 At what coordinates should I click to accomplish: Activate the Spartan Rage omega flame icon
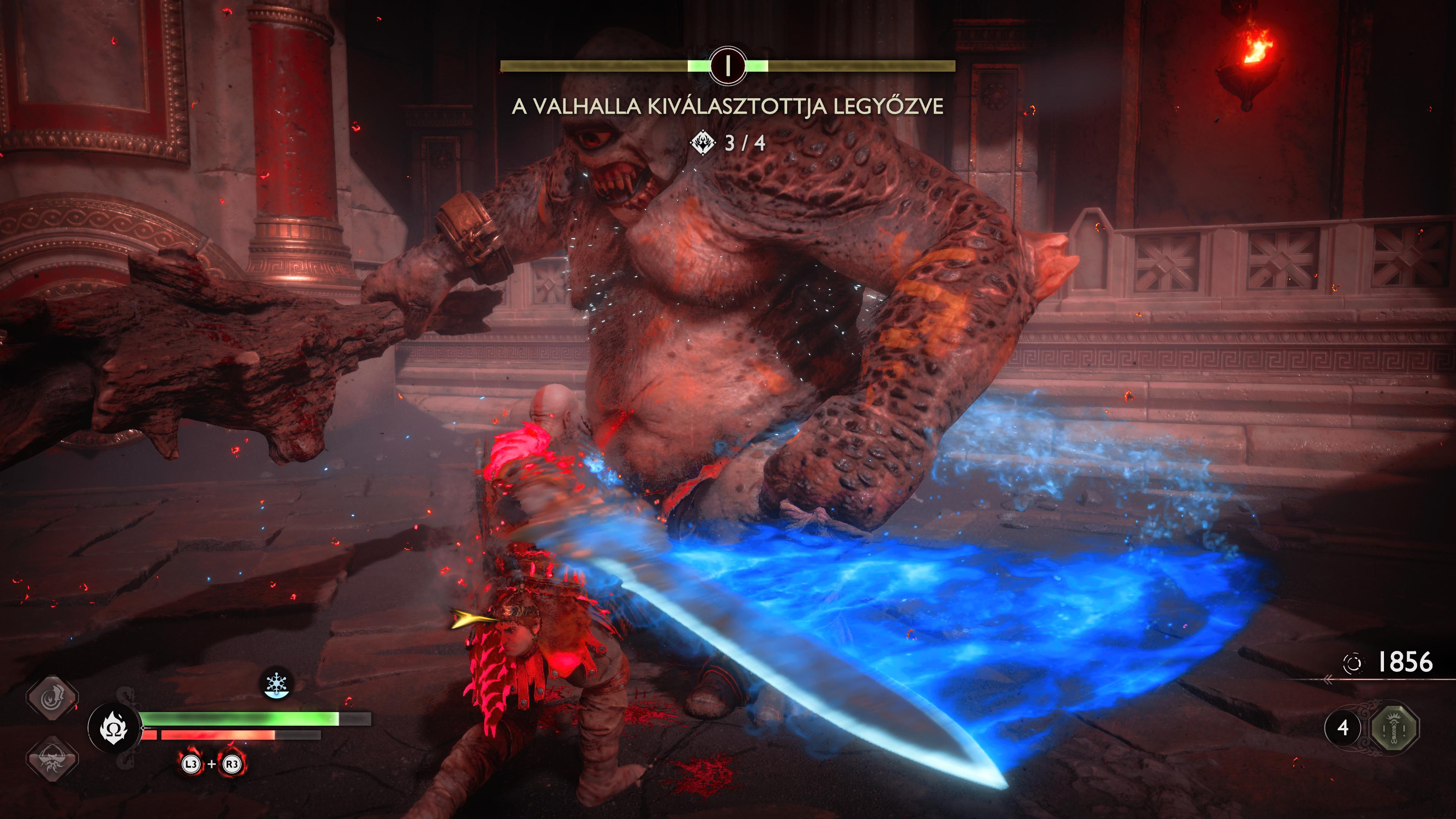coord(114,728)
